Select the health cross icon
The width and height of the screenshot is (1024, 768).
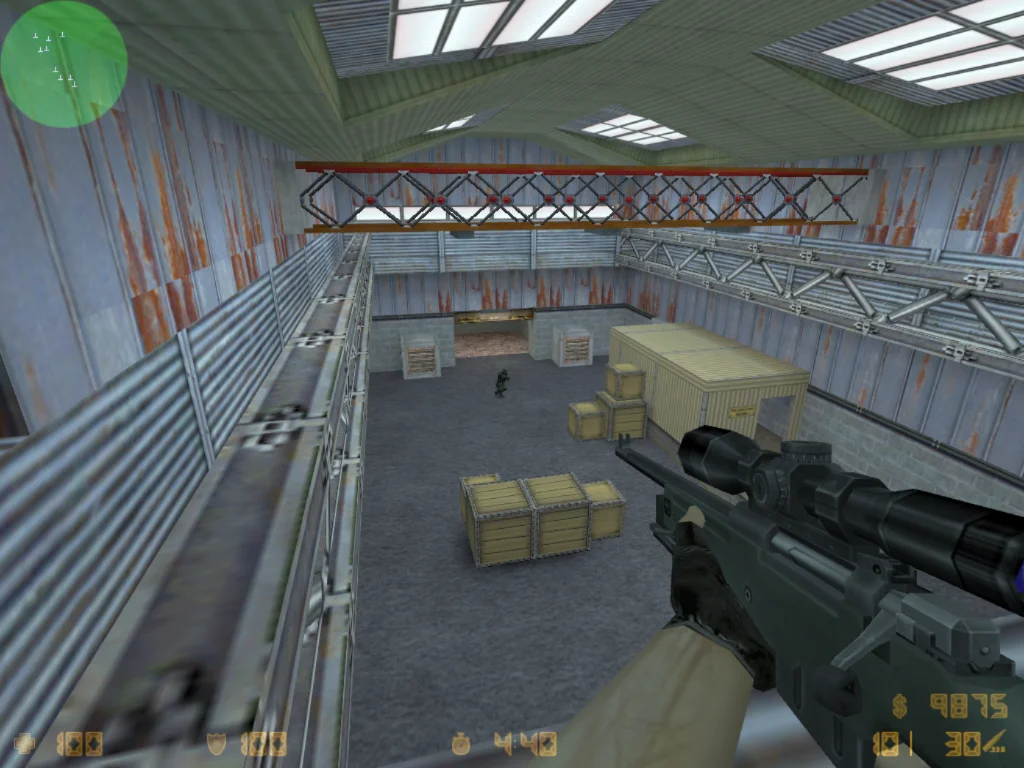tap(24, 743)
